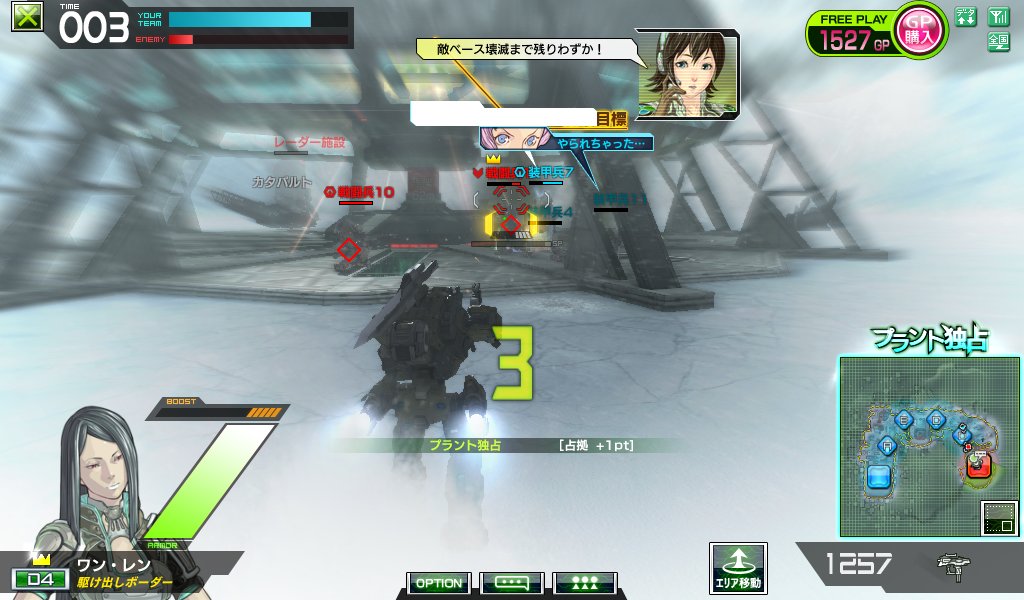Select plant A marker on the minimap

[886, 445]
